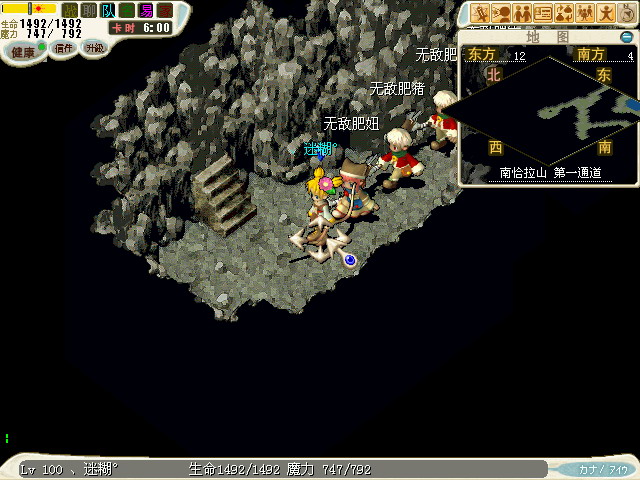The image size is (640, 480).
Task: Open the name card exchange icon
Action: [x=543, y=13]
